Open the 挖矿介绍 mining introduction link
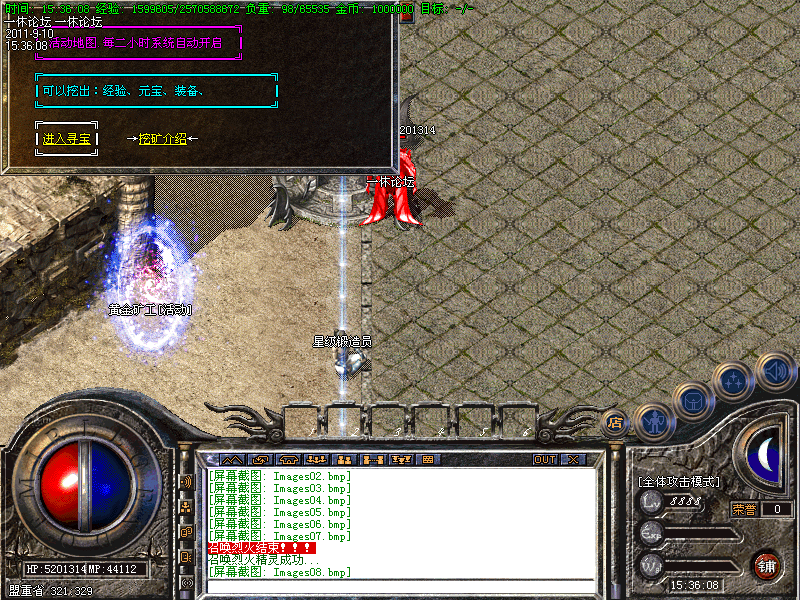The height and width of the screenshot is (600, 800). pyautogui.click(x=162, y=139)
